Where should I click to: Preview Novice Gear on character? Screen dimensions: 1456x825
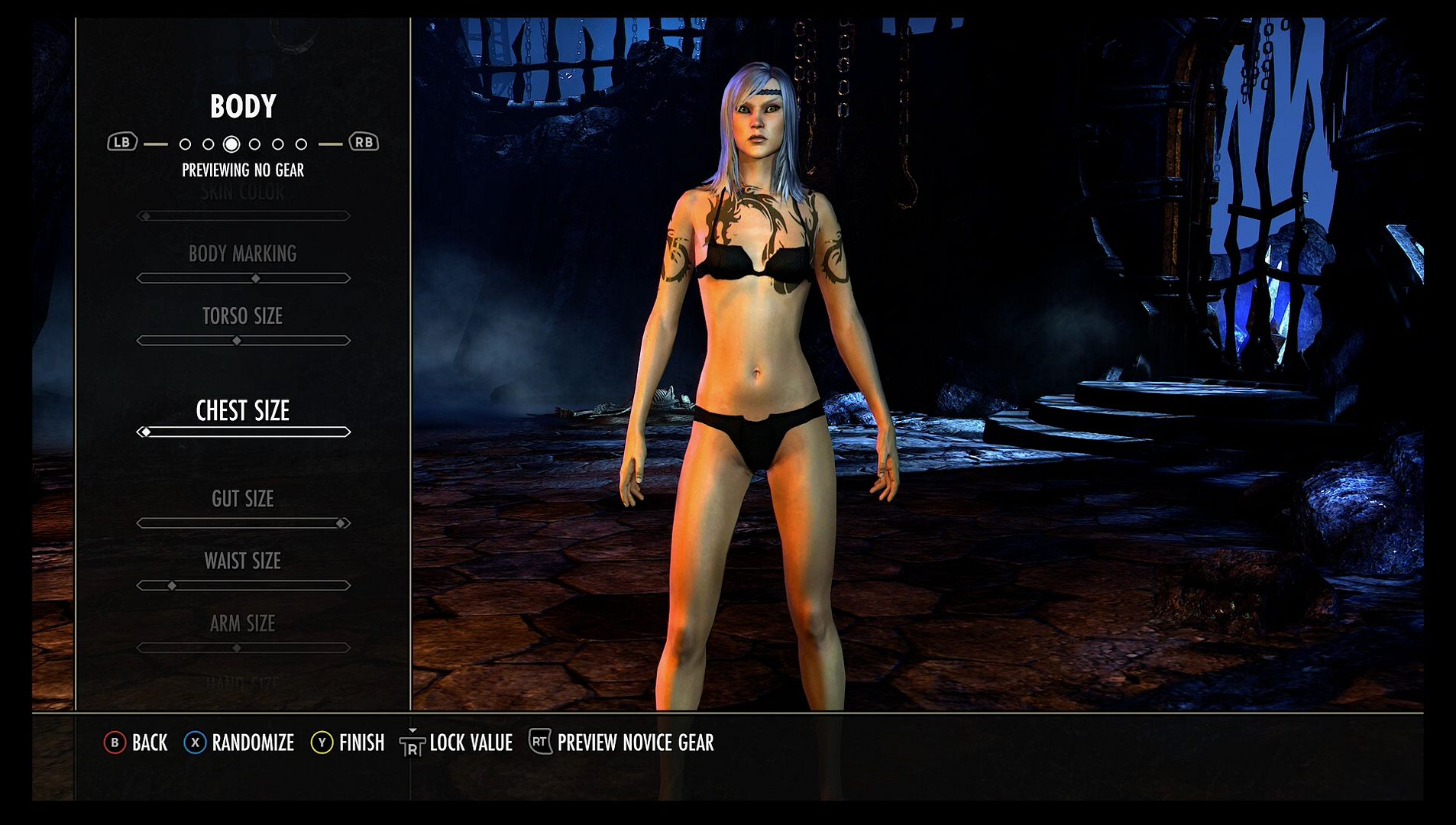coord(622,742)
